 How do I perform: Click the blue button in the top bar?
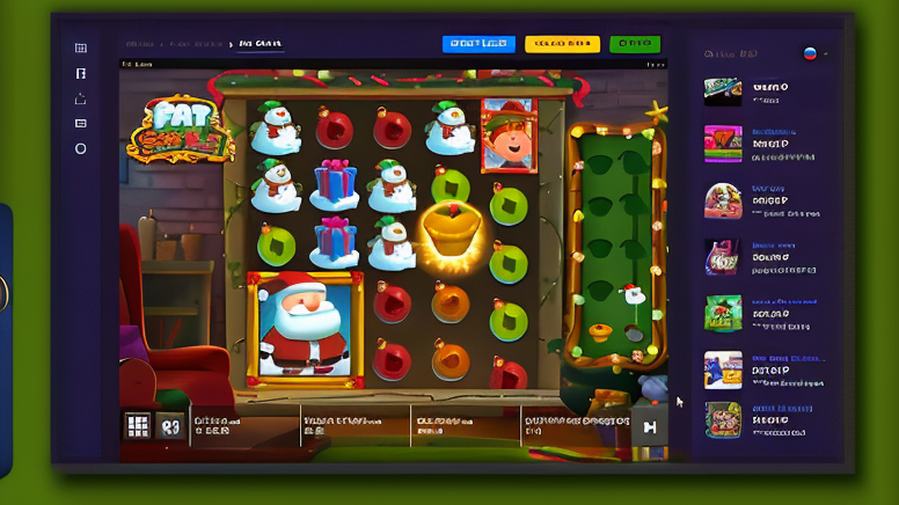(x=478, y=44)
